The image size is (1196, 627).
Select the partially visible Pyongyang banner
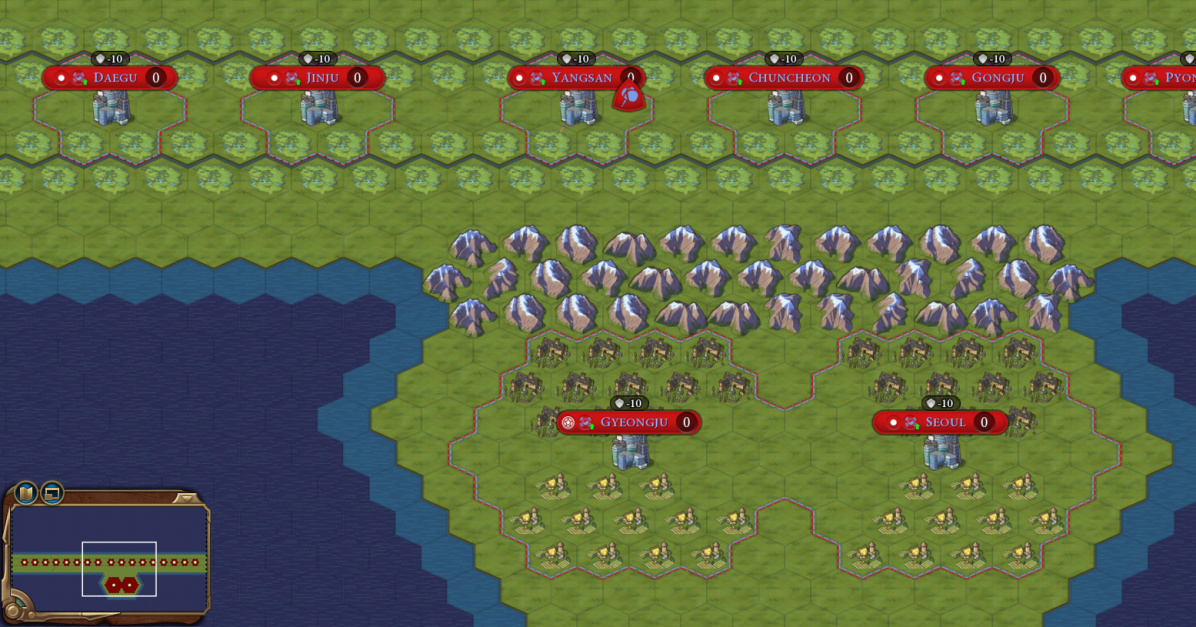tap(1160, 78)
